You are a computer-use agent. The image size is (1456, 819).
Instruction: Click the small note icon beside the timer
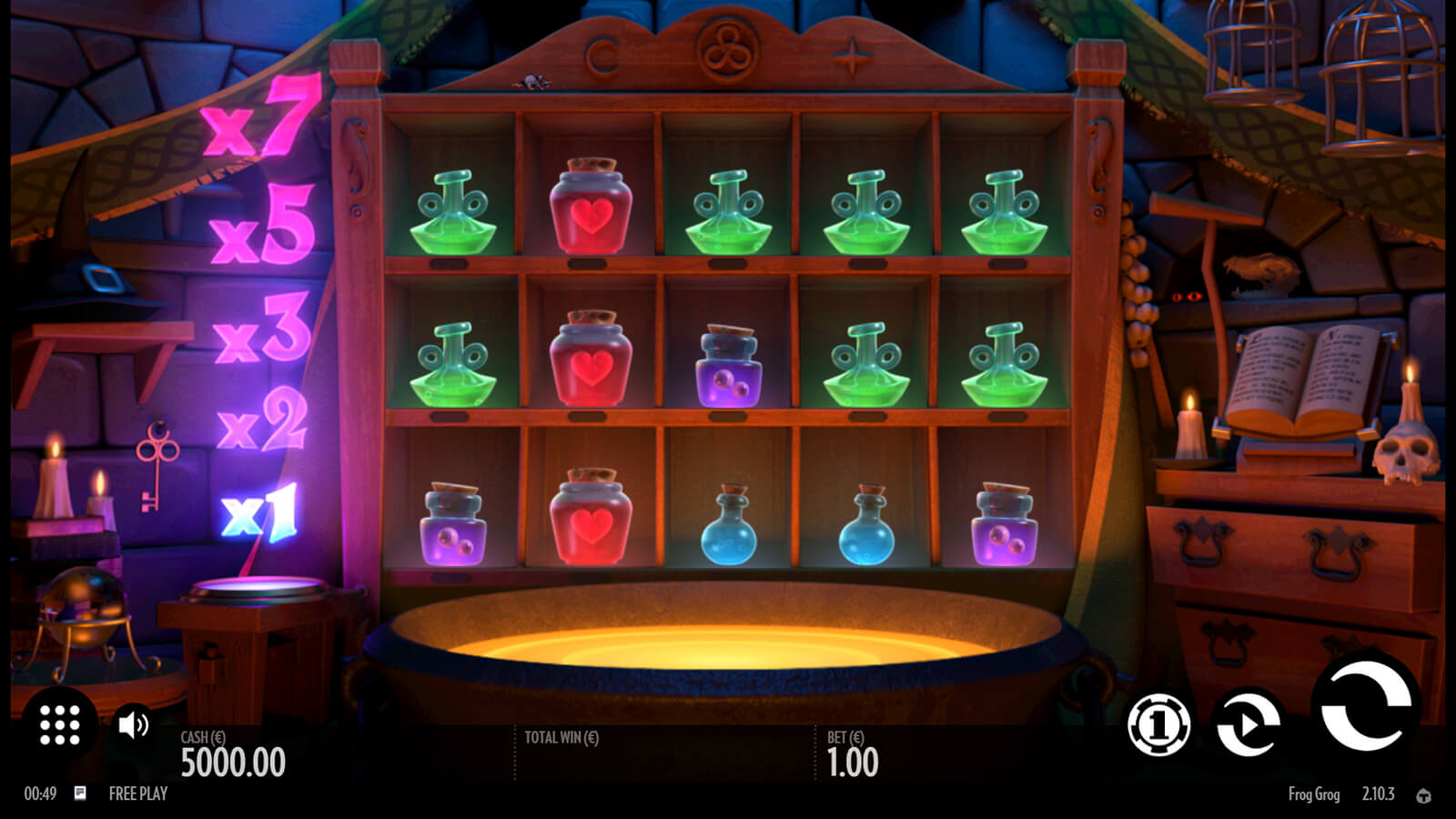point(80,794)
